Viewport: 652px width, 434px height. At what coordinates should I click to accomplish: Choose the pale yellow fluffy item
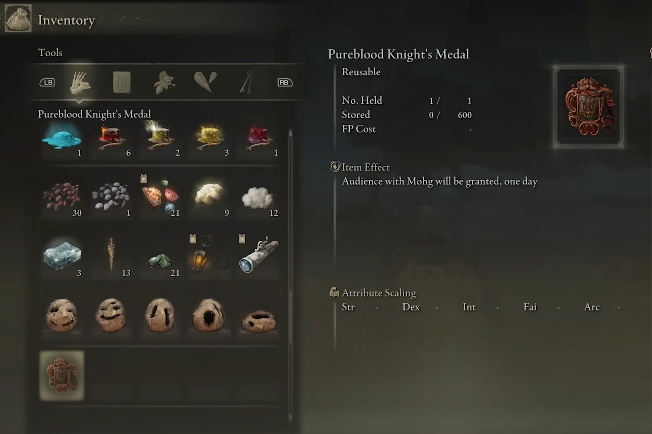point(209,194)
